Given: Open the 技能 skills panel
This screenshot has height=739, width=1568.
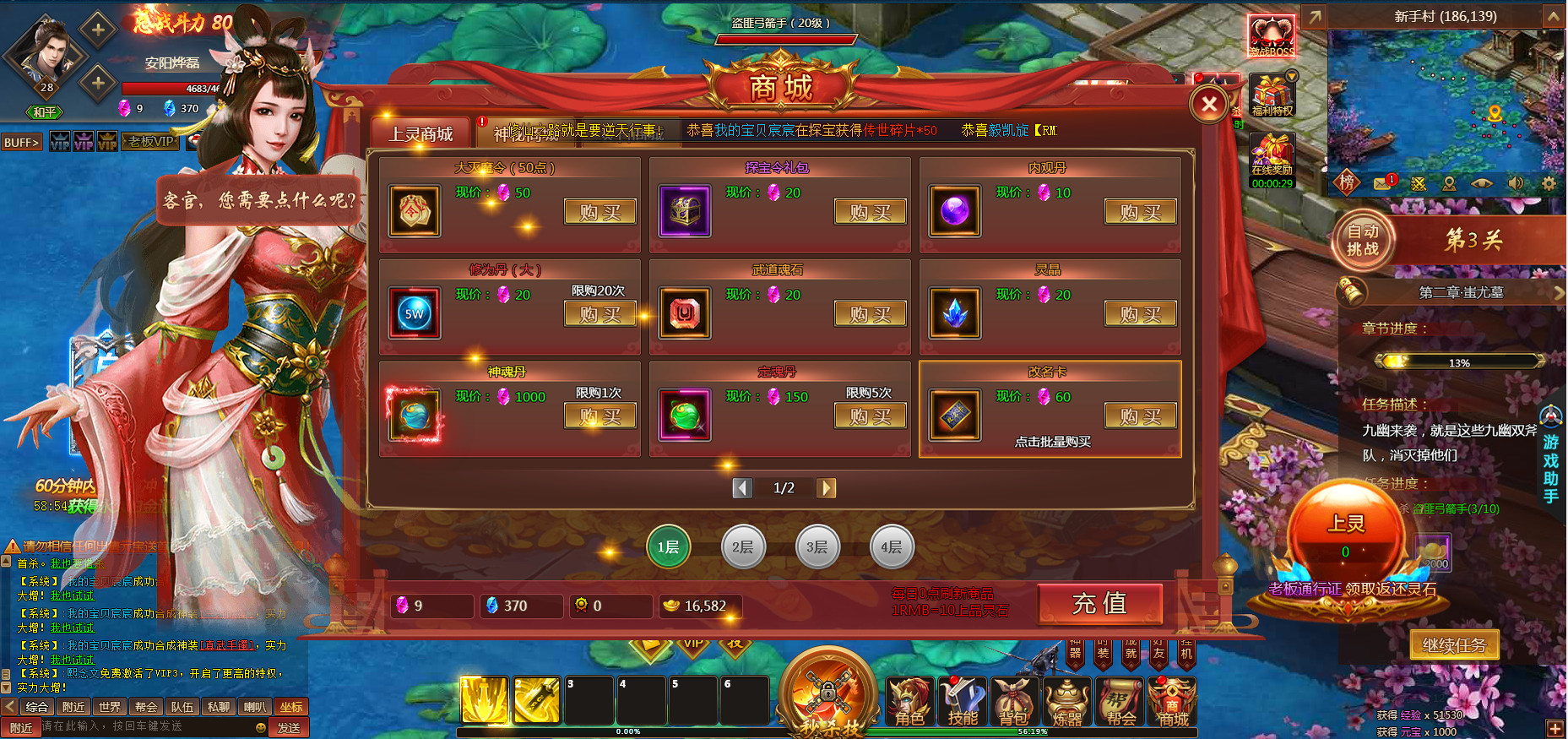Looking at the screenshot, I should click(962, 701).
